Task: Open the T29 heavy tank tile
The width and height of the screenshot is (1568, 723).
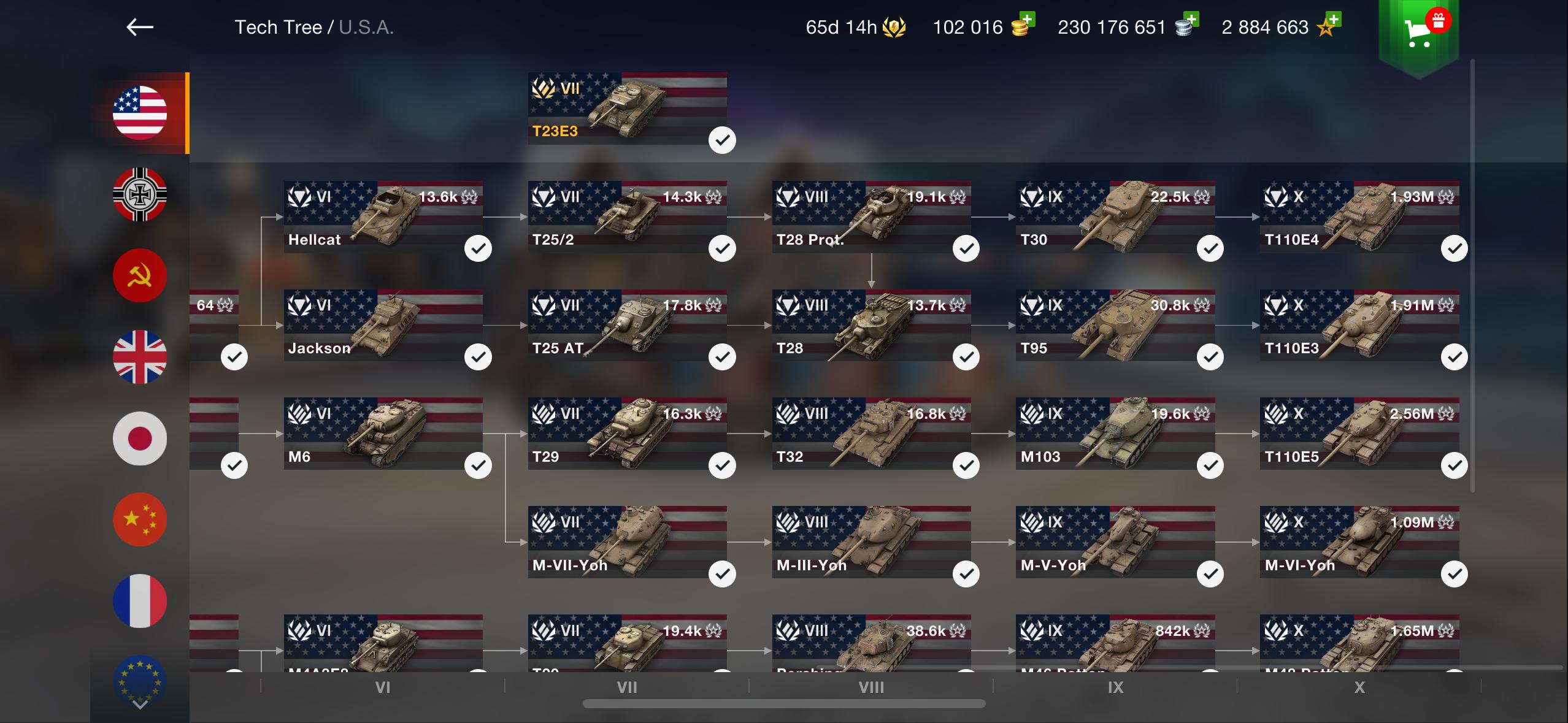Action: (627, 434)
